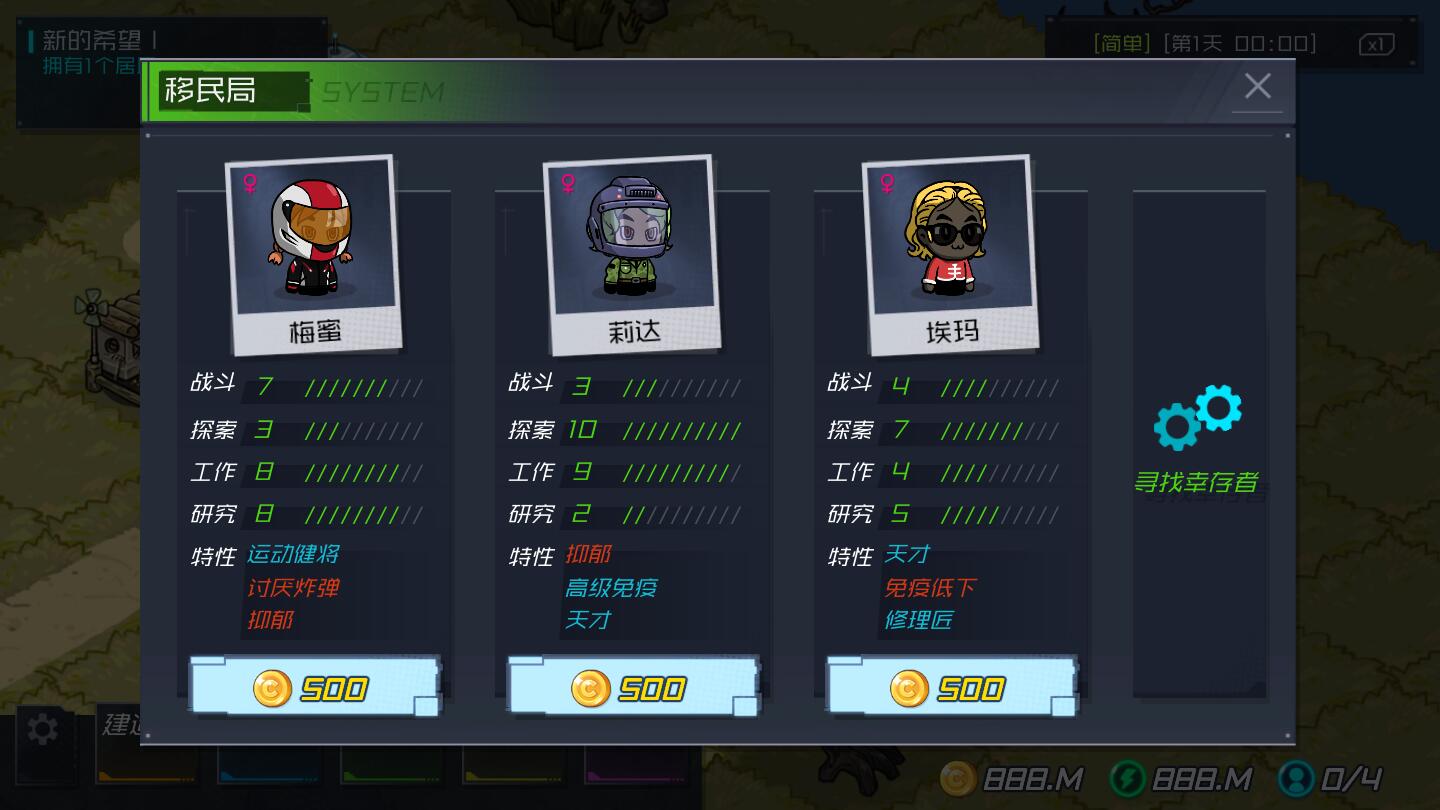Recruit 埃玛 with the 500 button
The image size is (1440, 810).
(949, 687)
